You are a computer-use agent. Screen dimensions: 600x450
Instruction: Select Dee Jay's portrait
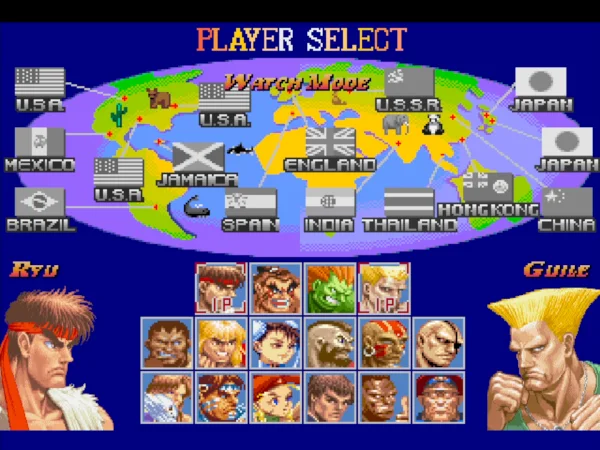click(383, 397)
